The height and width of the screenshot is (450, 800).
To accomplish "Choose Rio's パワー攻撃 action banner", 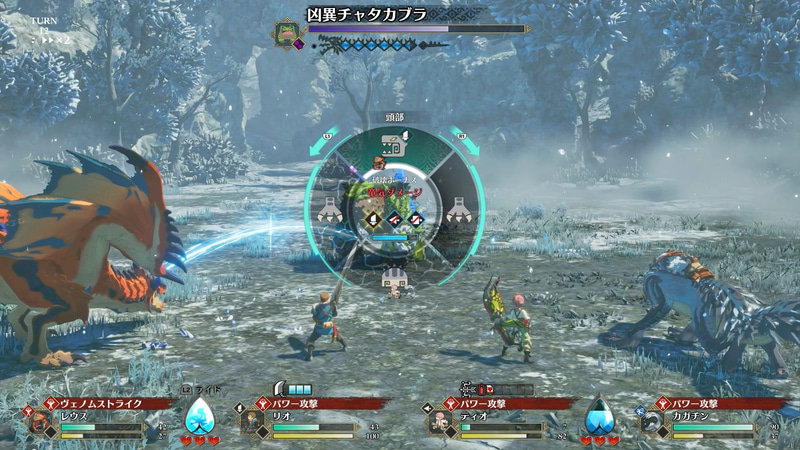I will point(308,403).
